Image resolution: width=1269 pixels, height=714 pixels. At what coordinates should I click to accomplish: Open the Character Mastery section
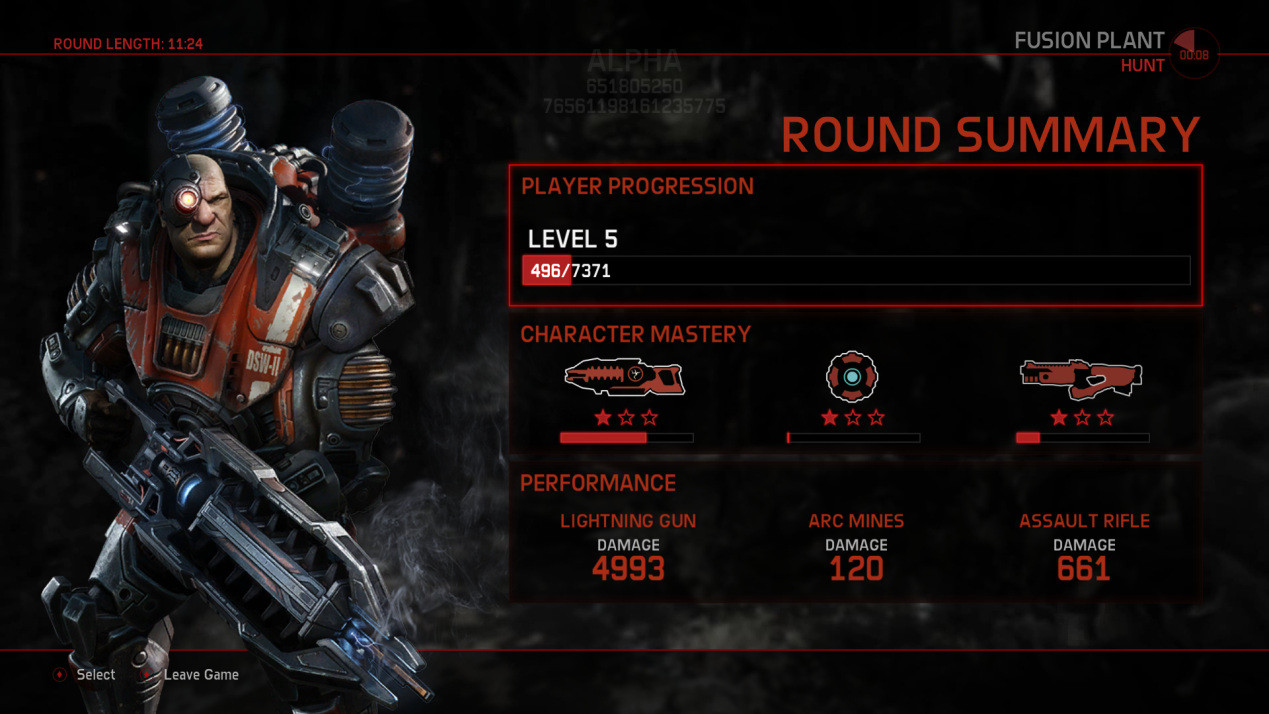coord(635,334)
